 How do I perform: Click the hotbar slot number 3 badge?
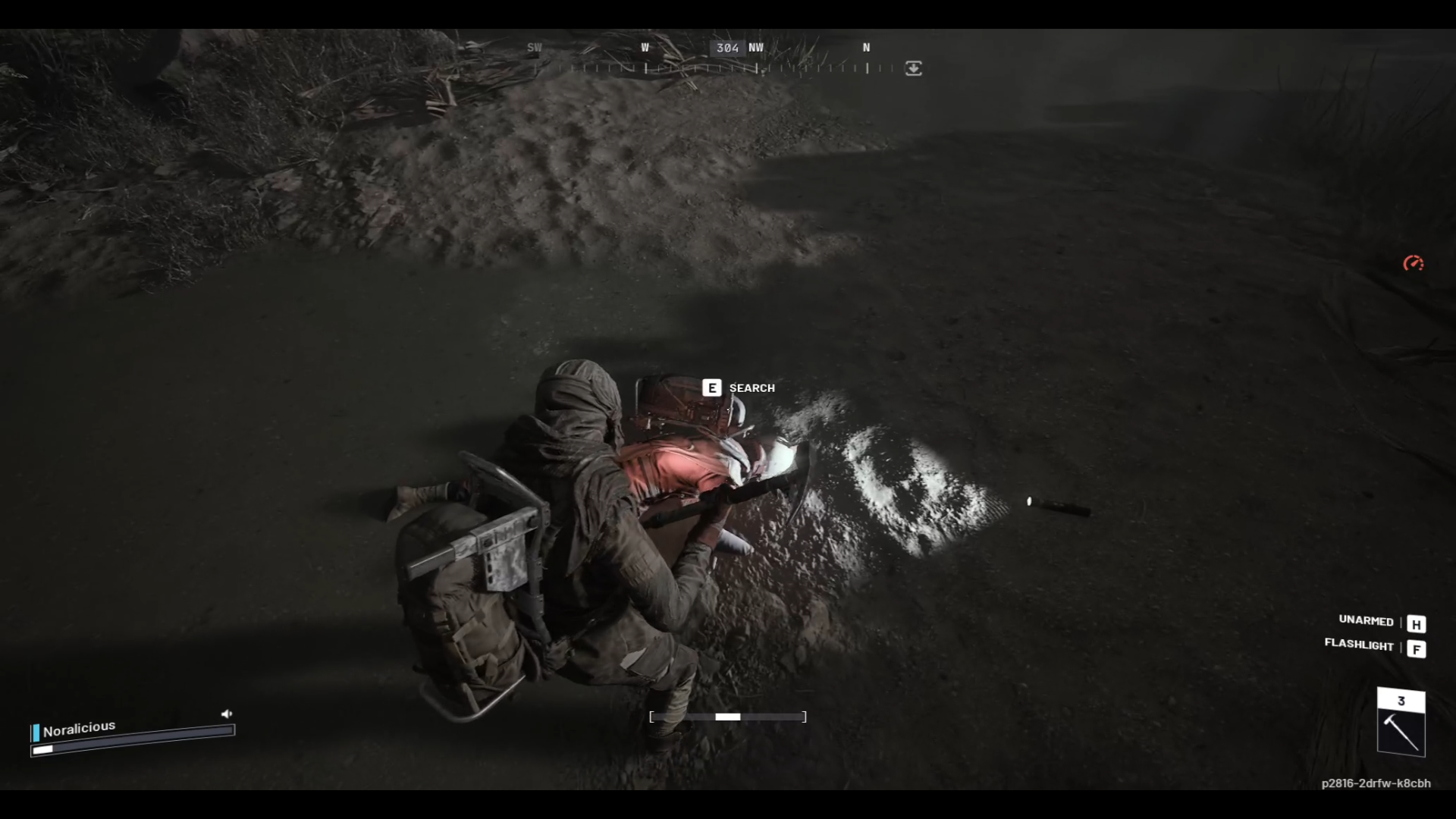click(1401, 701)
